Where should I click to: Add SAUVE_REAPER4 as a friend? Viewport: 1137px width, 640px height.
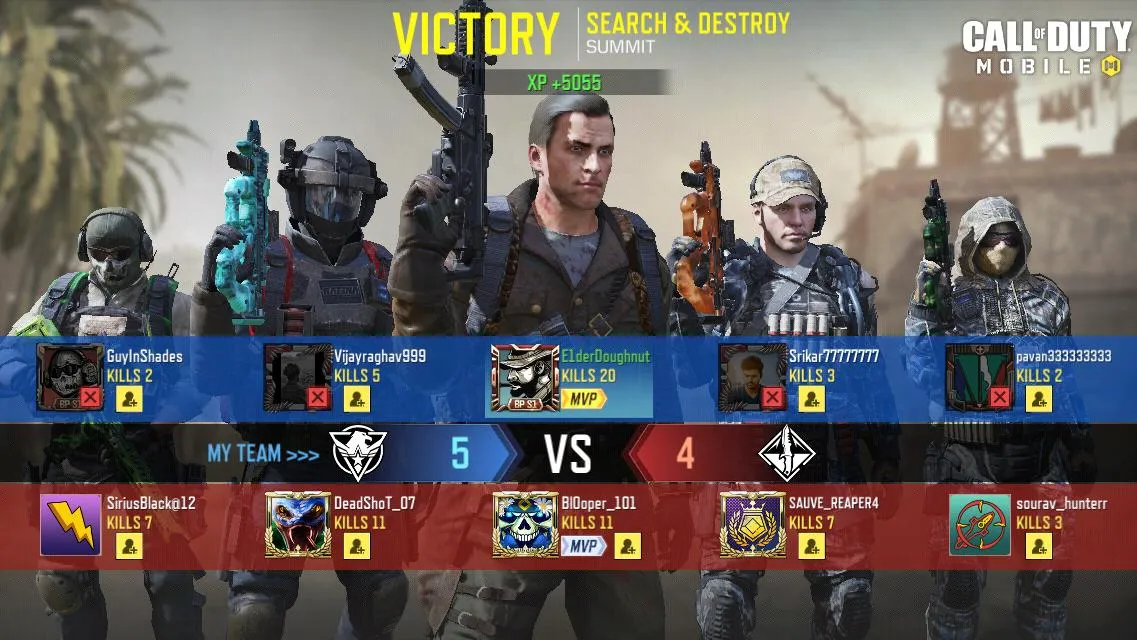tap(812, 546)
